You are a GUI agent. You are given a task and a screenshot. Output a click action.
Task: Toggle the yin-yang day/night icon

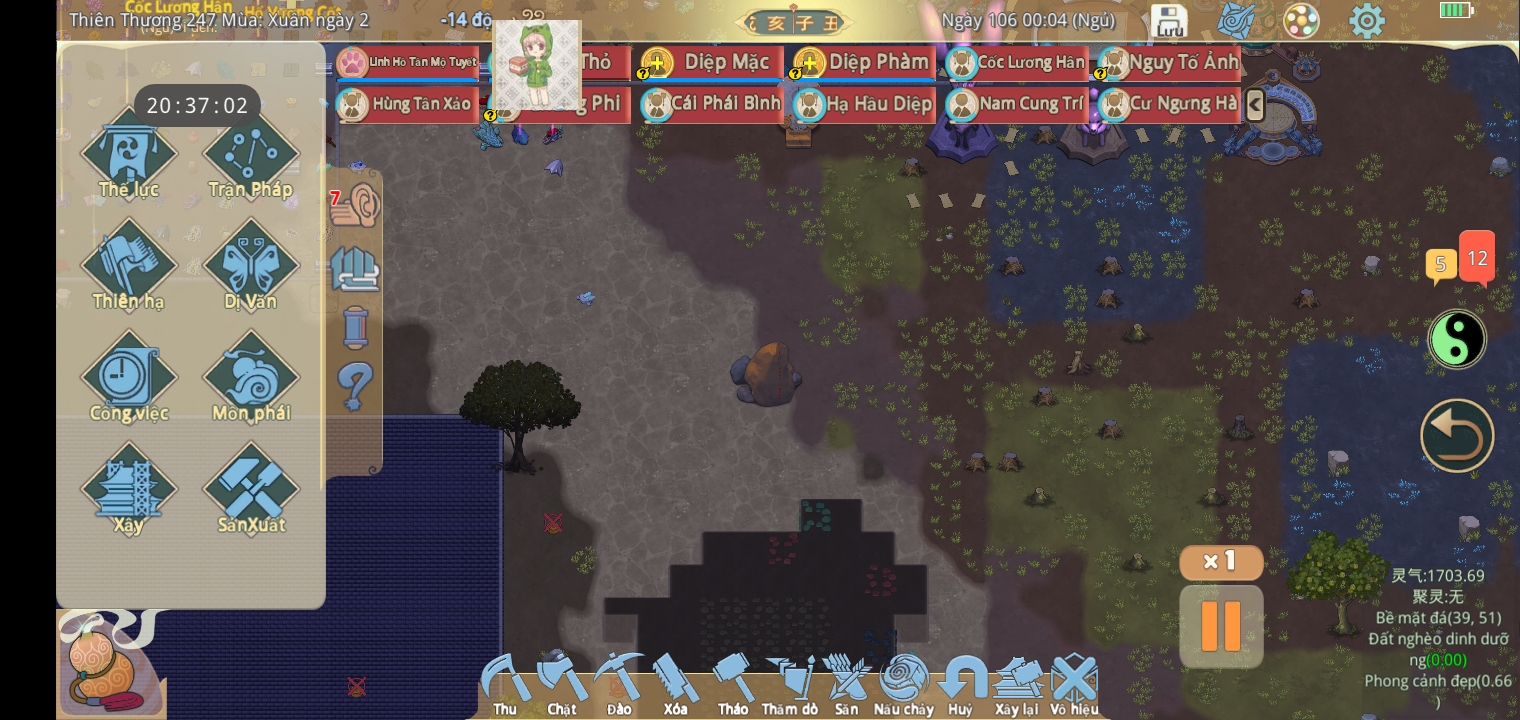pyautogui.click(x=1457, y=338)
